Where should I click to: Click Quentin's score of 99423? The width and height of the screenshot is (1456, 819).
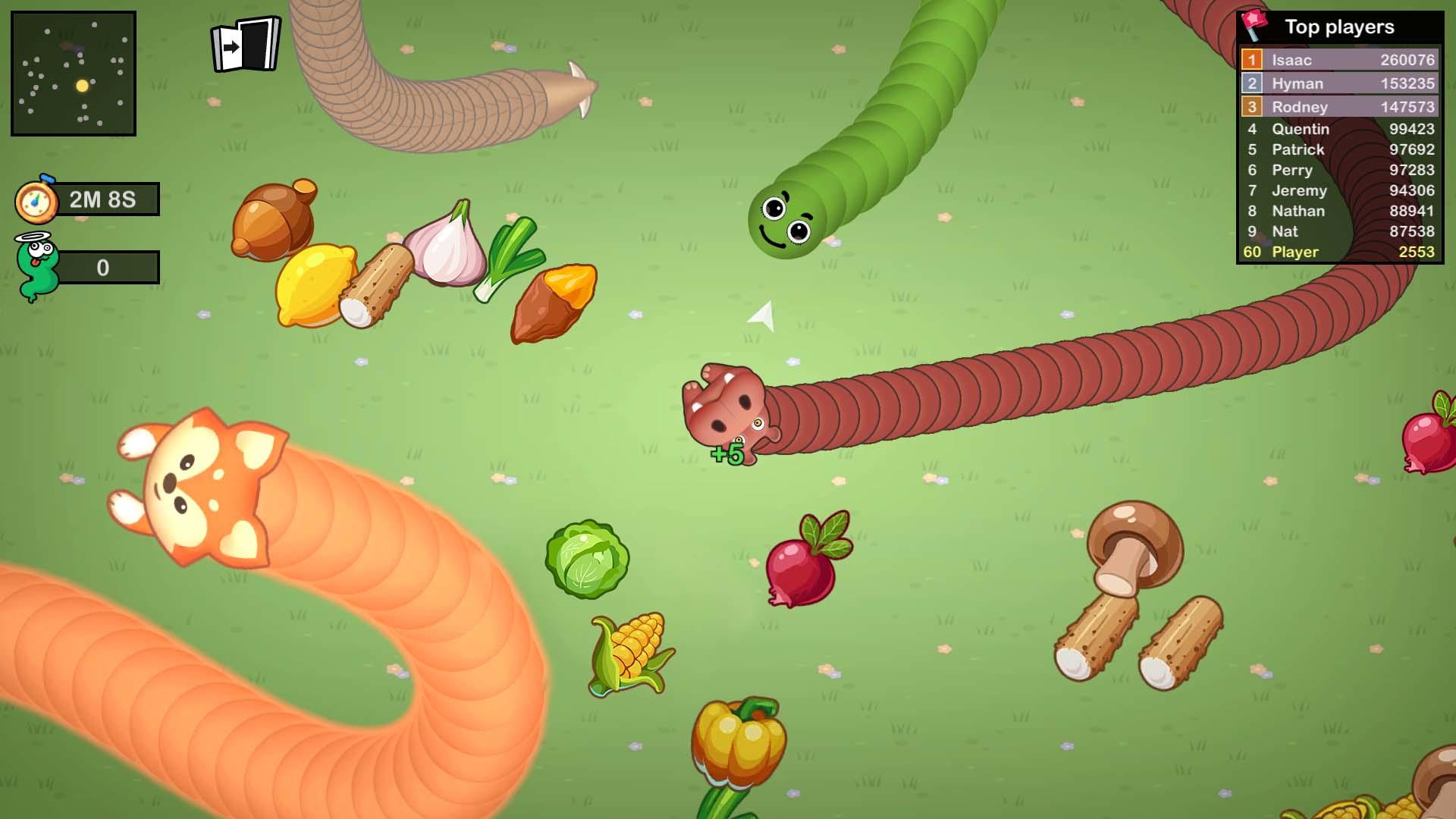pos(1412,129)
